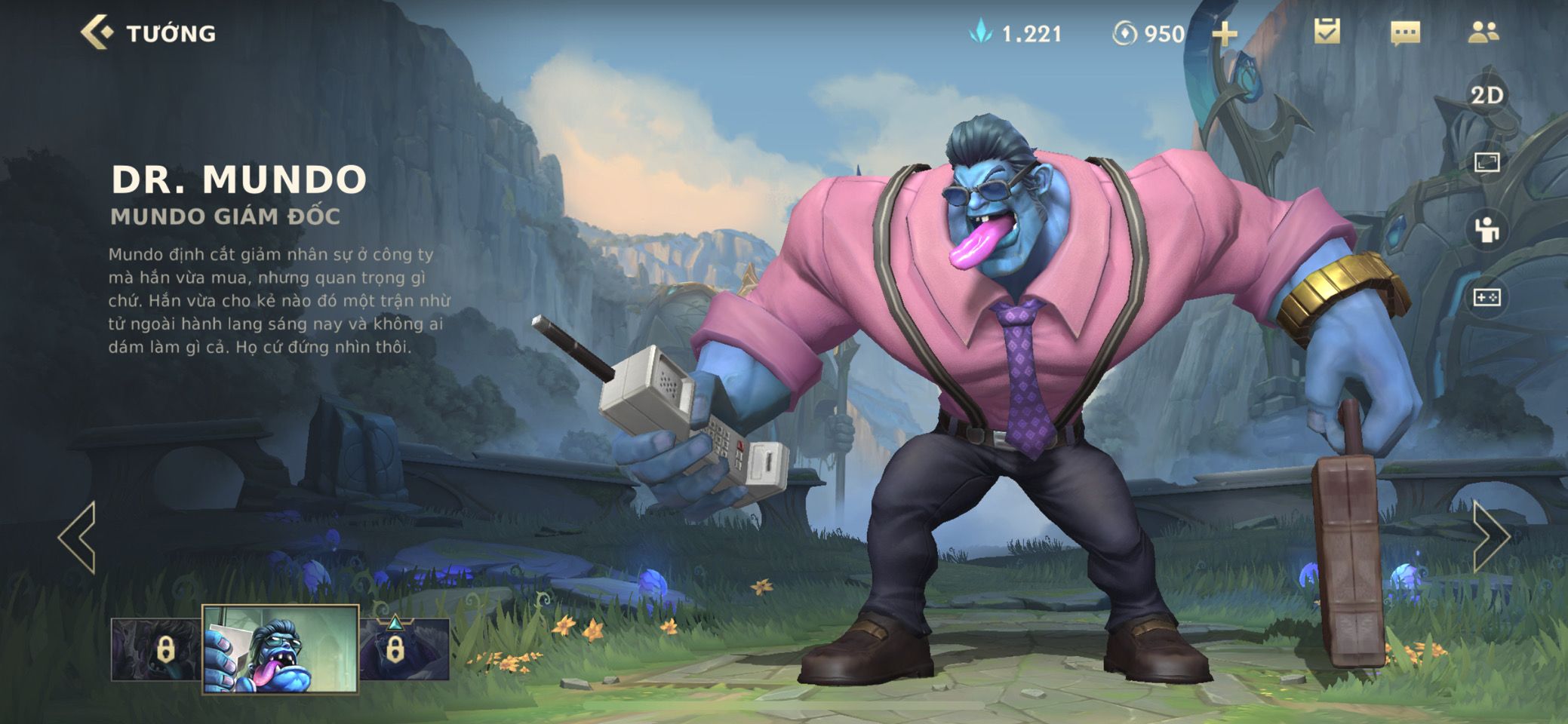Select the first locked skin thumbnail
This screenshot has height=724, width=1568.
[x=156, y=649]
